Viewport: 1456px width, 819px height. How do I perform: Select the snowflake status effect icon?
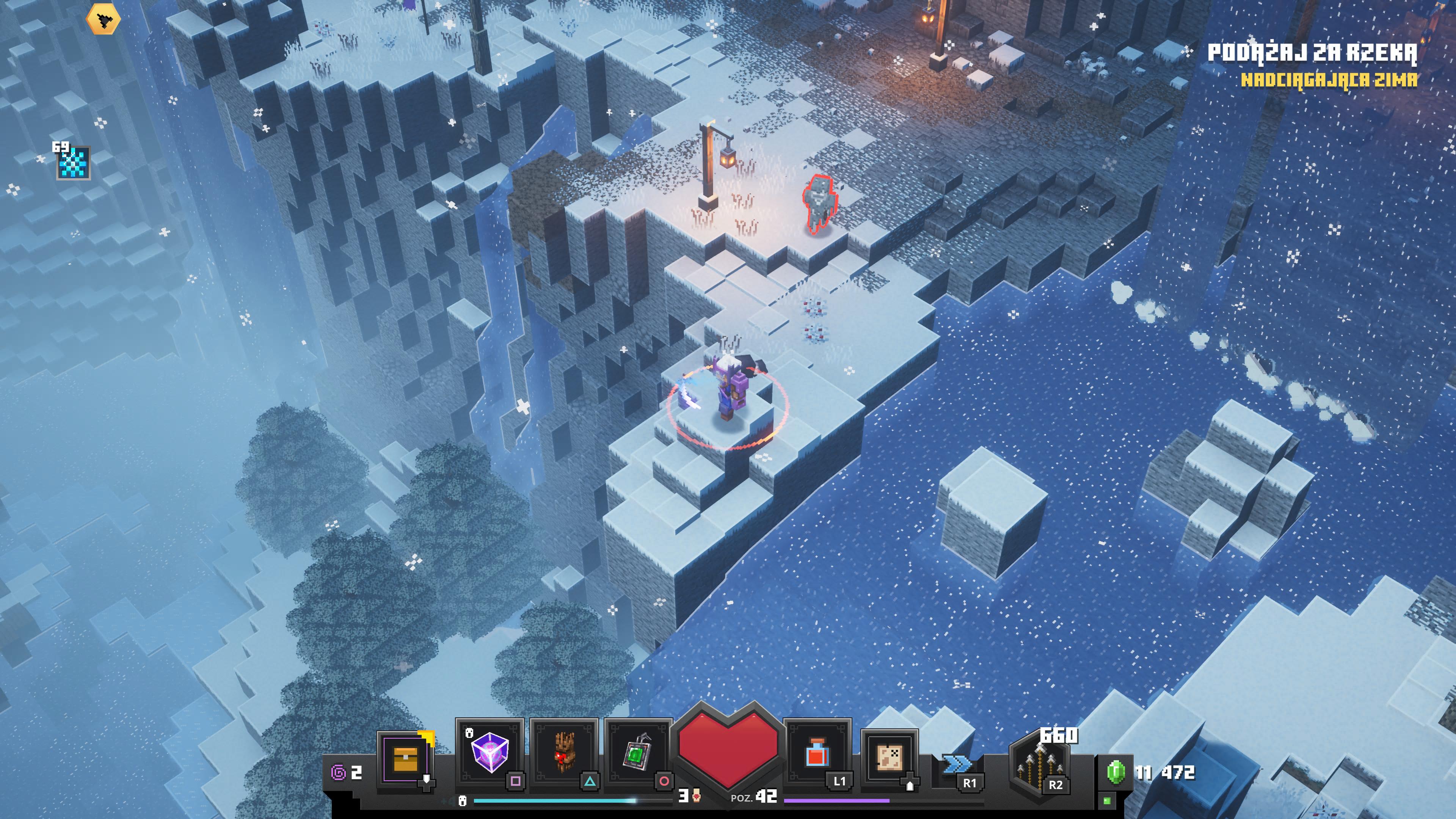tap(74, 163)
